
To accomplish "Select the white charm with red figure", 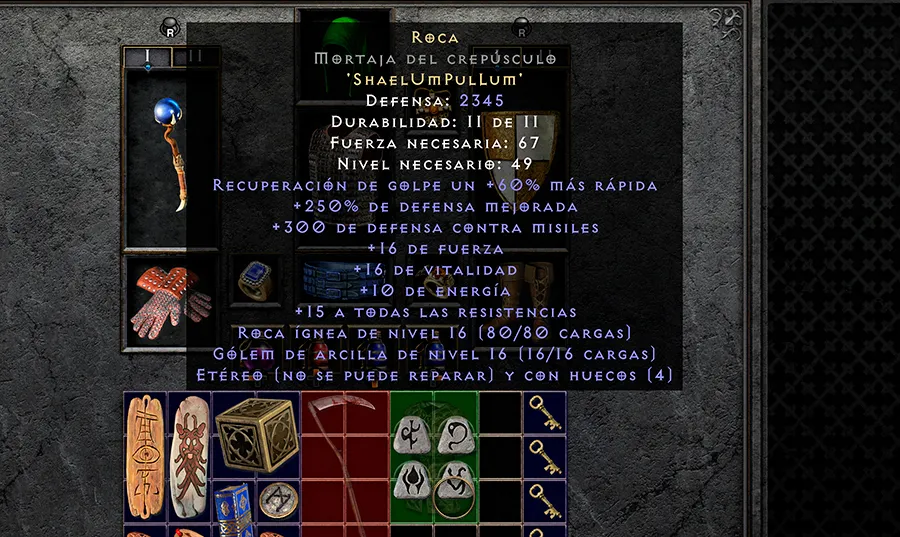I will pyautogui.click(x=189, y=456).
